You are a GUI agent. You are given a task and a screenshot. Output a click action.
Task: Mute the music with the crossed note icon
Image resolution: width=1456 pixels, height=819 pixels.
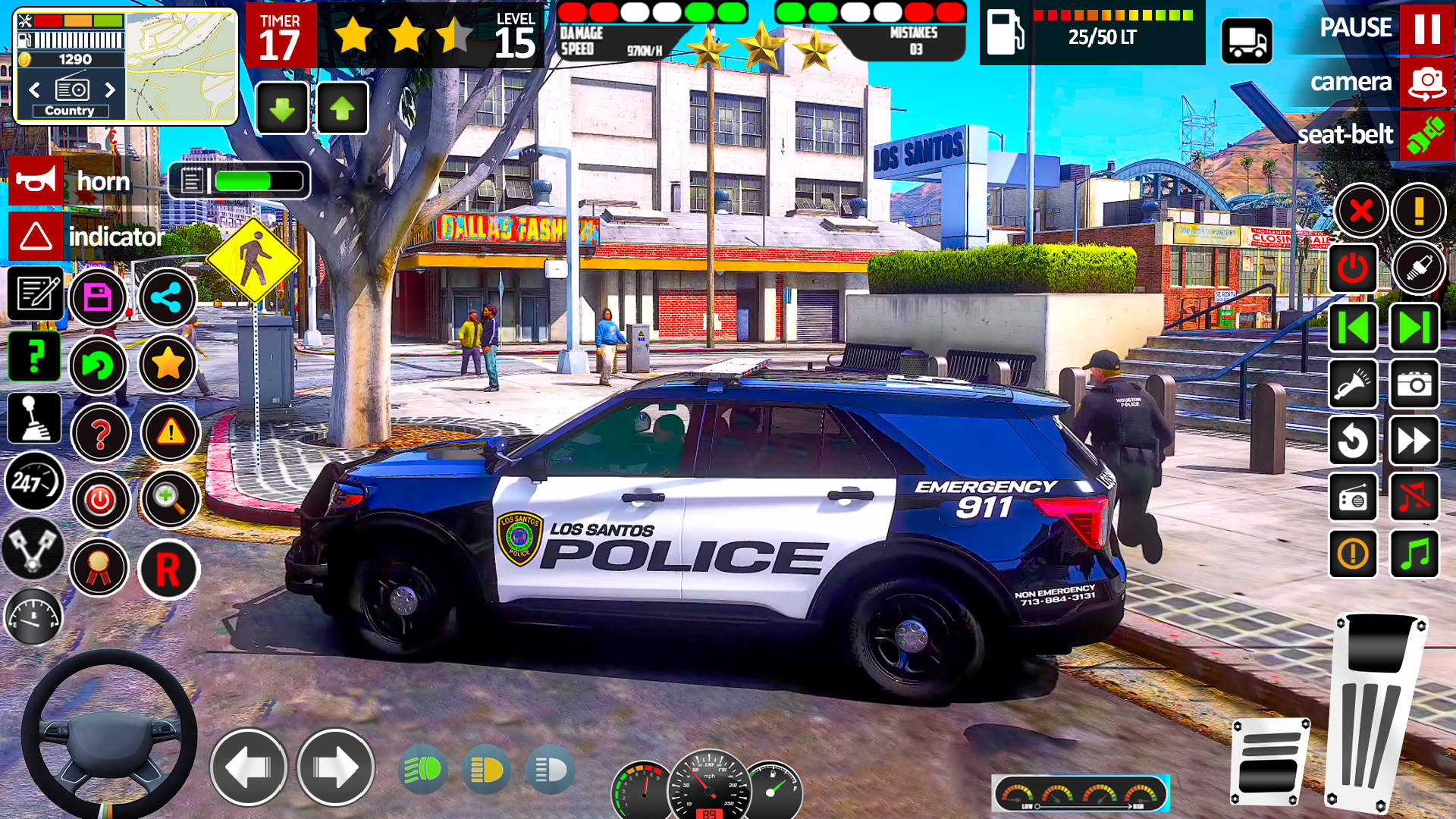coord(1415,498)
